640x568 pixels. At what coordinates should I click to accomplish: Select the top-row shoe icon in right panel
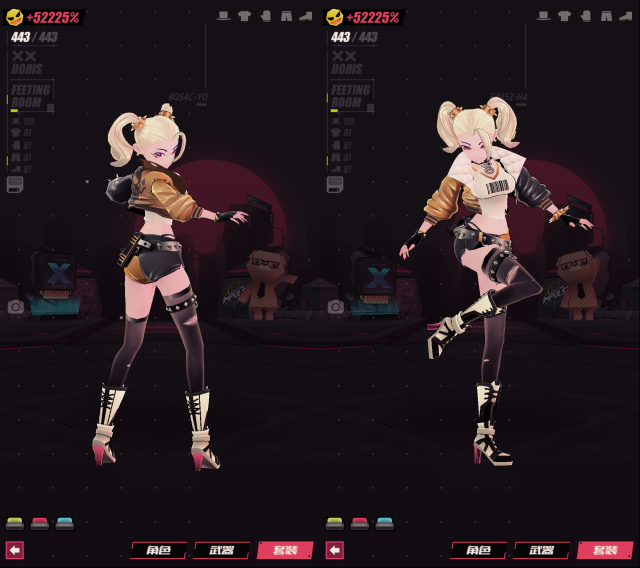626,16
